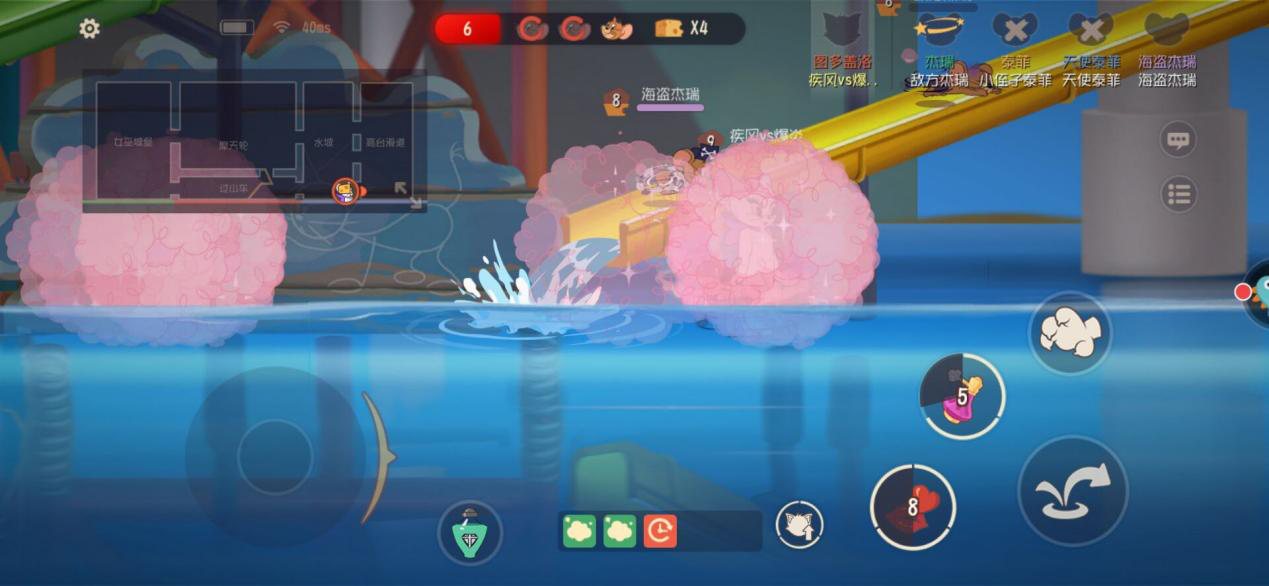Tap the cheese X4 counter icon
Image resolution: width=1269 pixels, height=586 pixels.
point(669,28)
